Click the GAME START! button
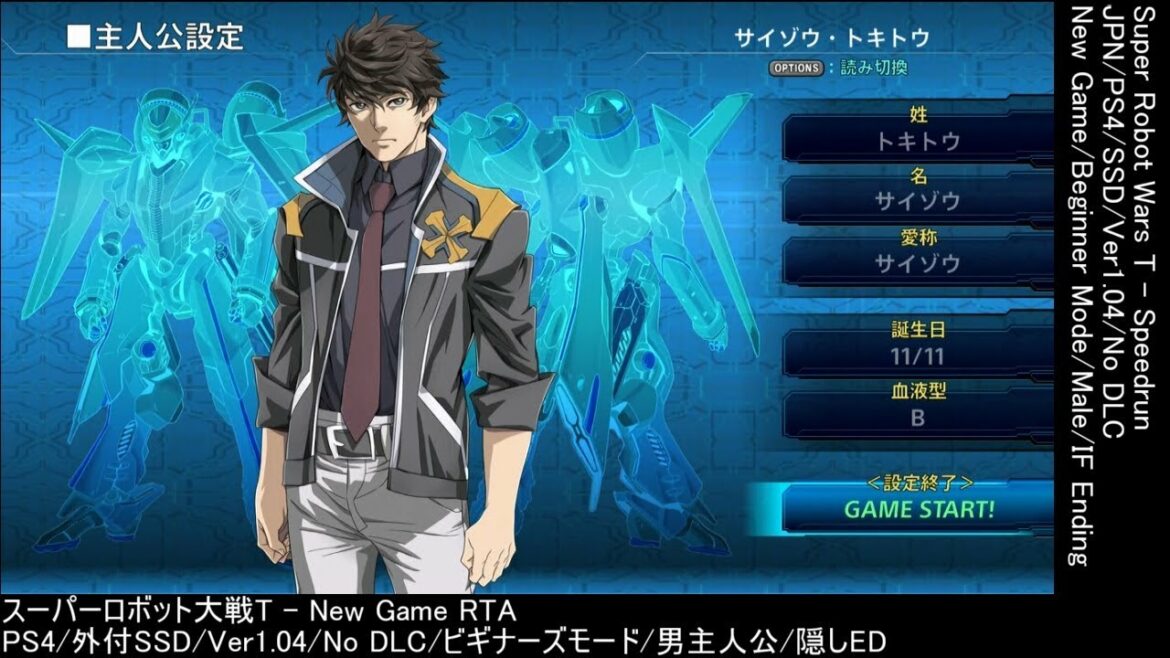Screen dimensions: 1170x658 pyautogui.click(x=917, y=509)
